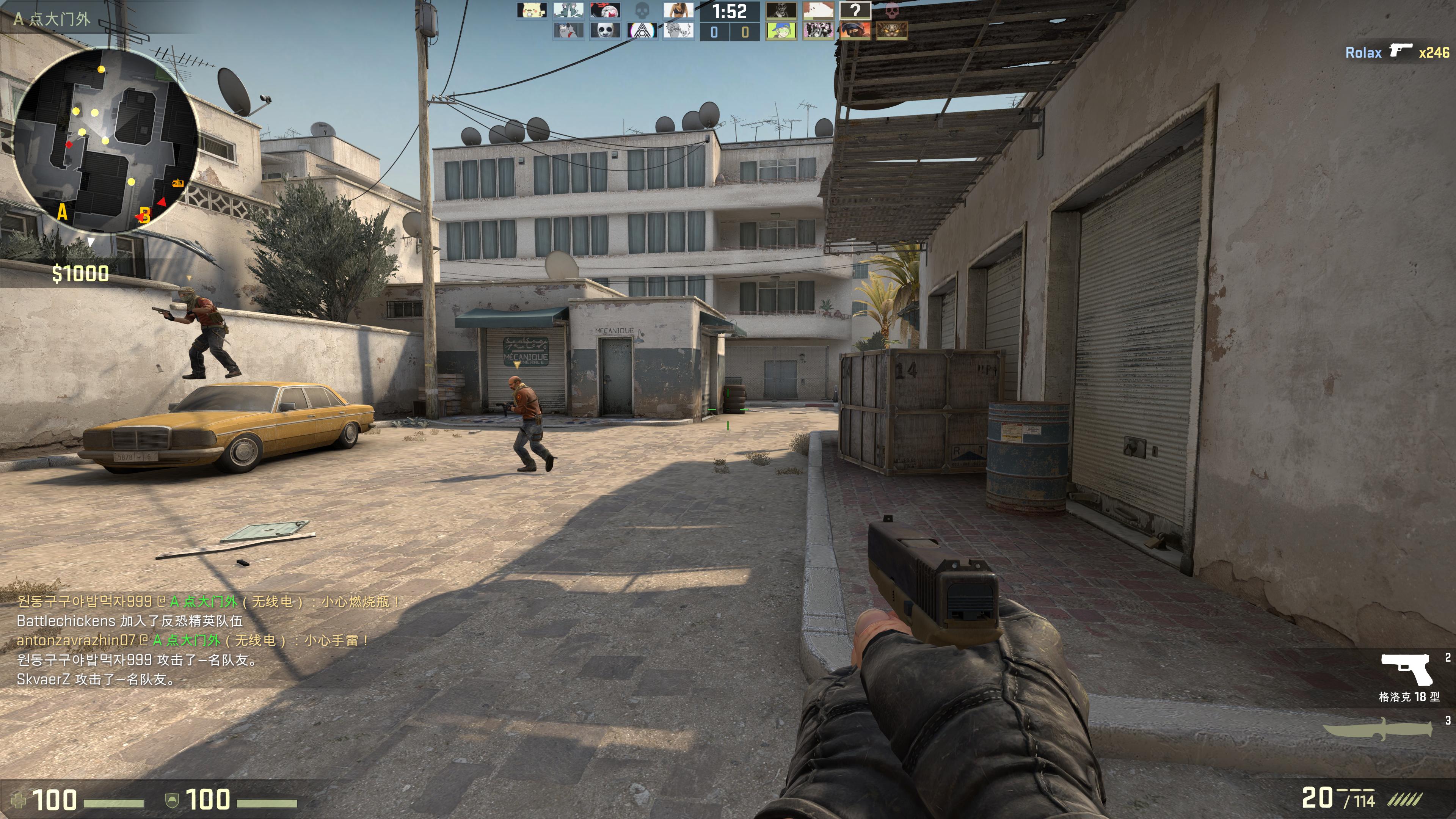Viewport: 1456px width, 819px height.
Task: Click the SkvaerZ team attack chat line
Action: [96, 679]
